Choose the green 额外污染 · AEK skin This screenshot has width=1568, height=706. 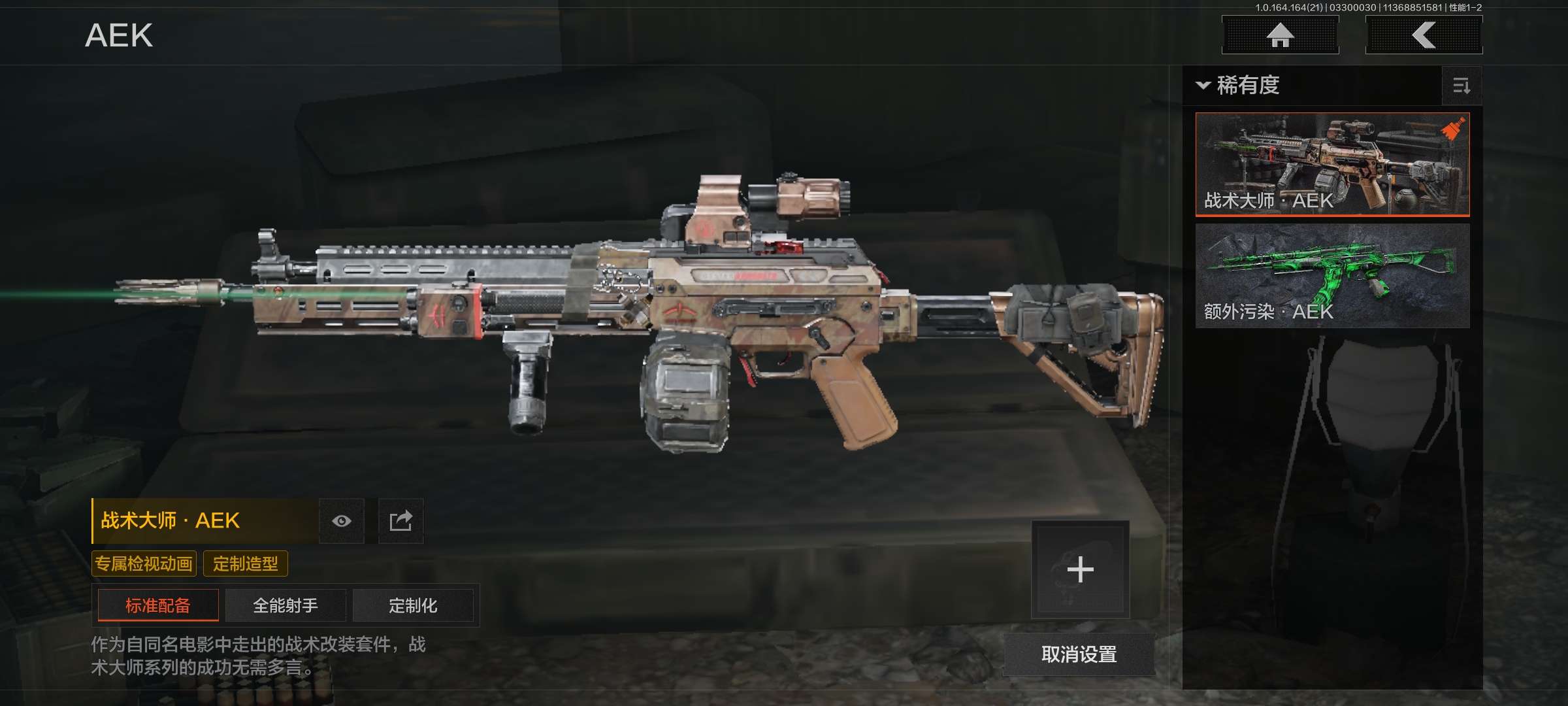click(x=1332, y=275)
